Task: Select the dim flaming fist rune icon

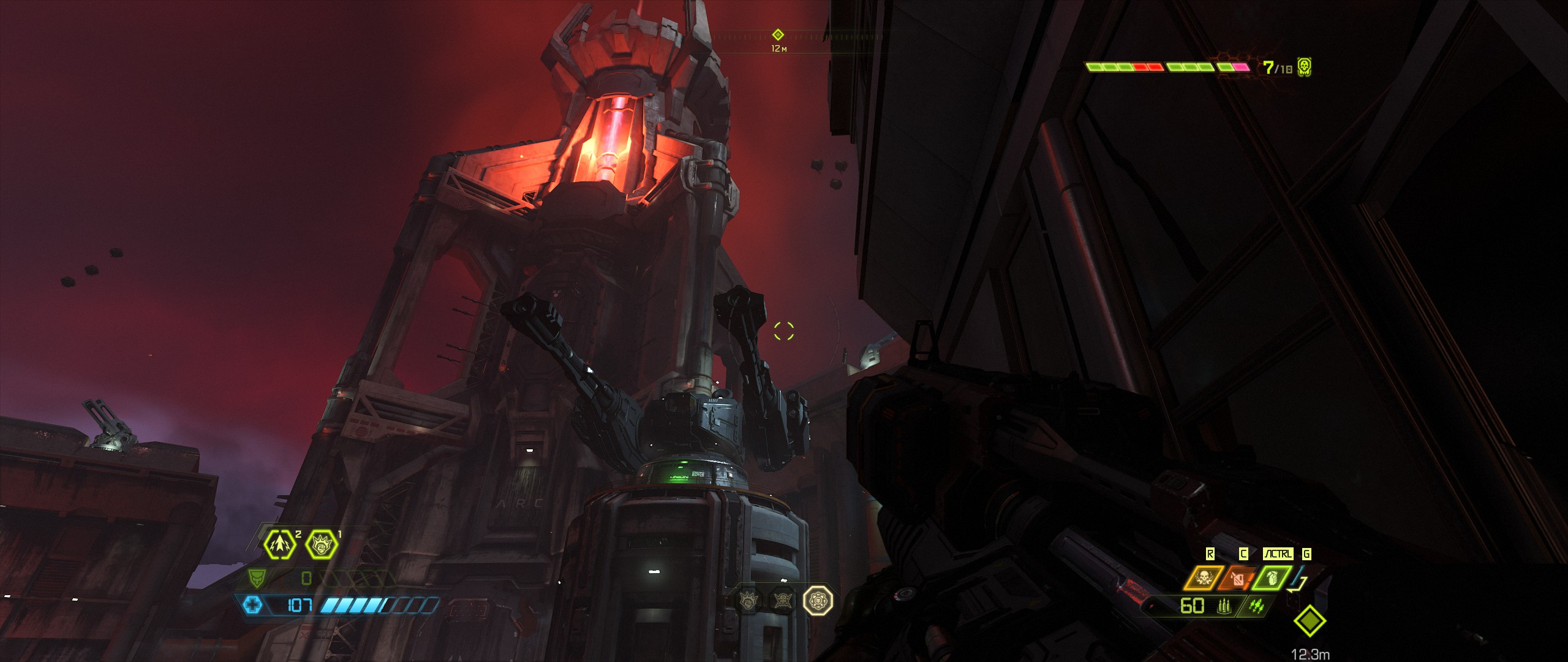Action: (748, 601)
